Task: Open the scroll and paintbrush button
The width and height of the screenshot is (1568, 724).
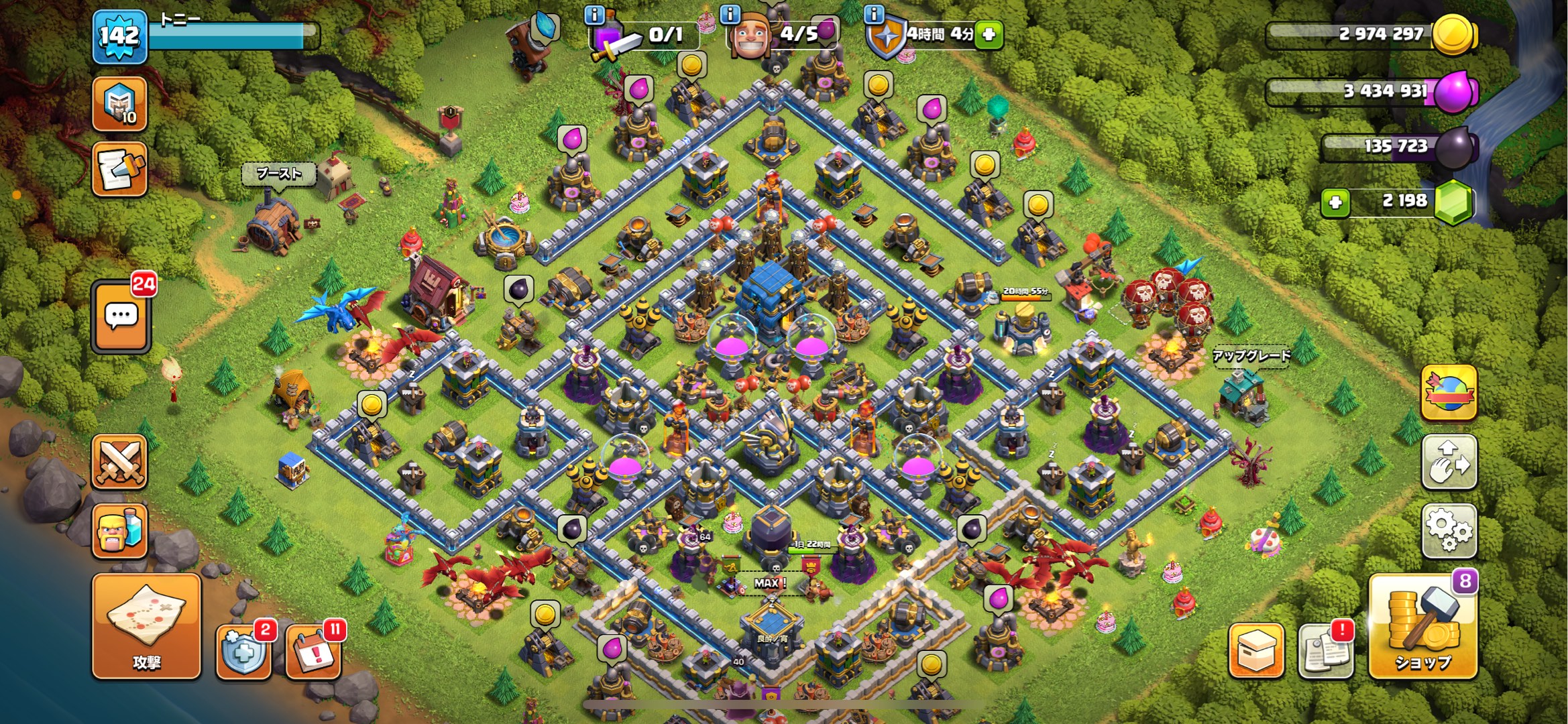Action: pos(119,169)
